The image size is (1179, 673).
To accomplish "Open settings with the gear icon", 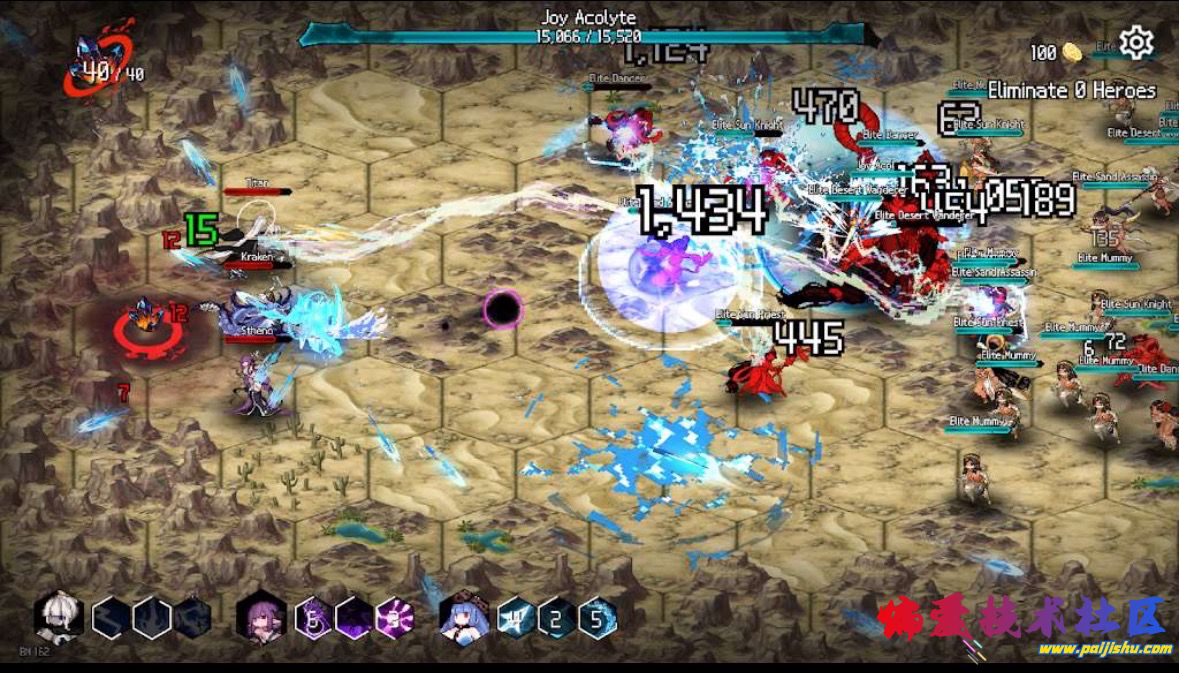I will tap(1136, 43).
